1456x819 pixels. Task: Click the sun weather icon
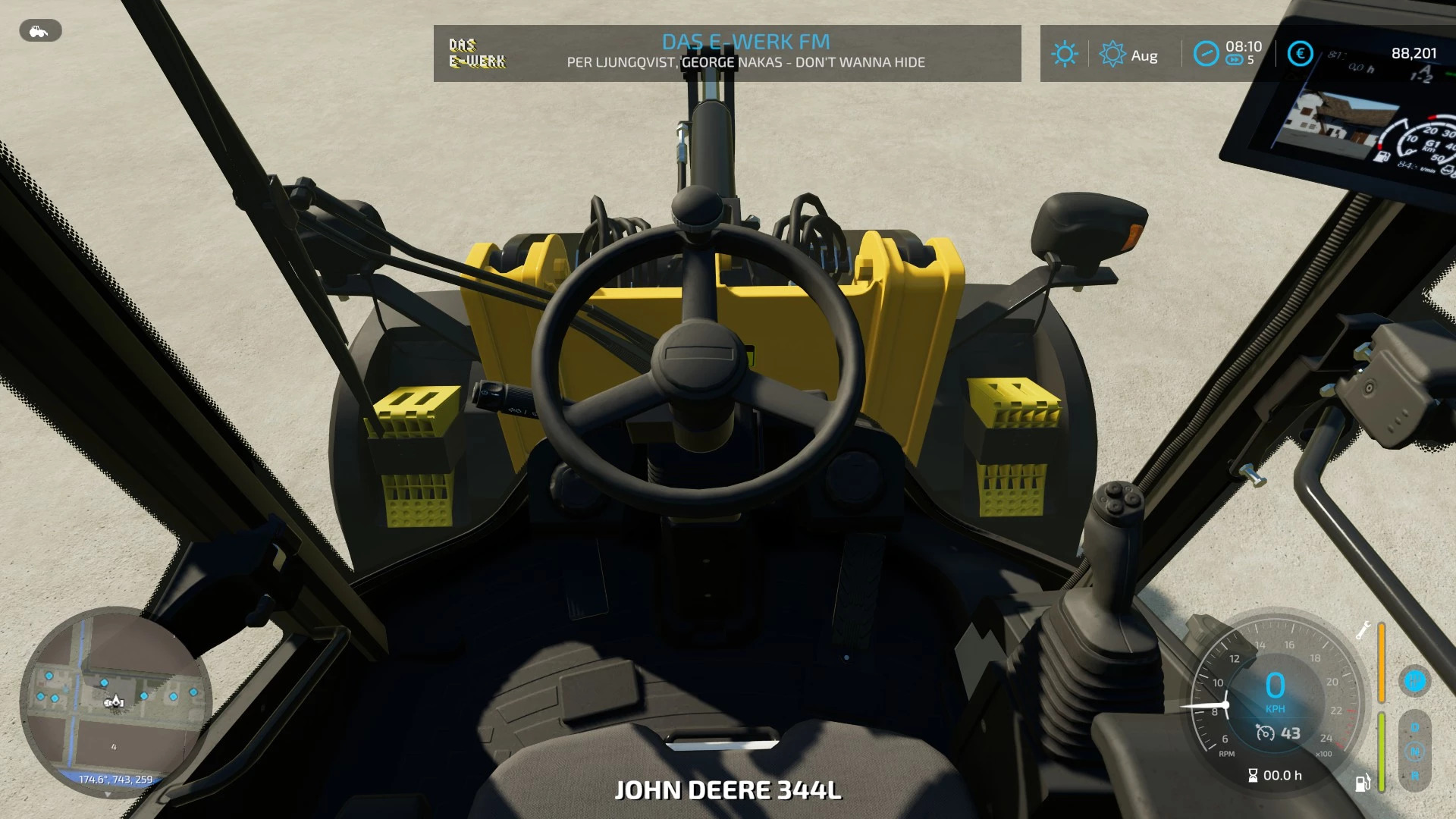(x=1064, y=54)
